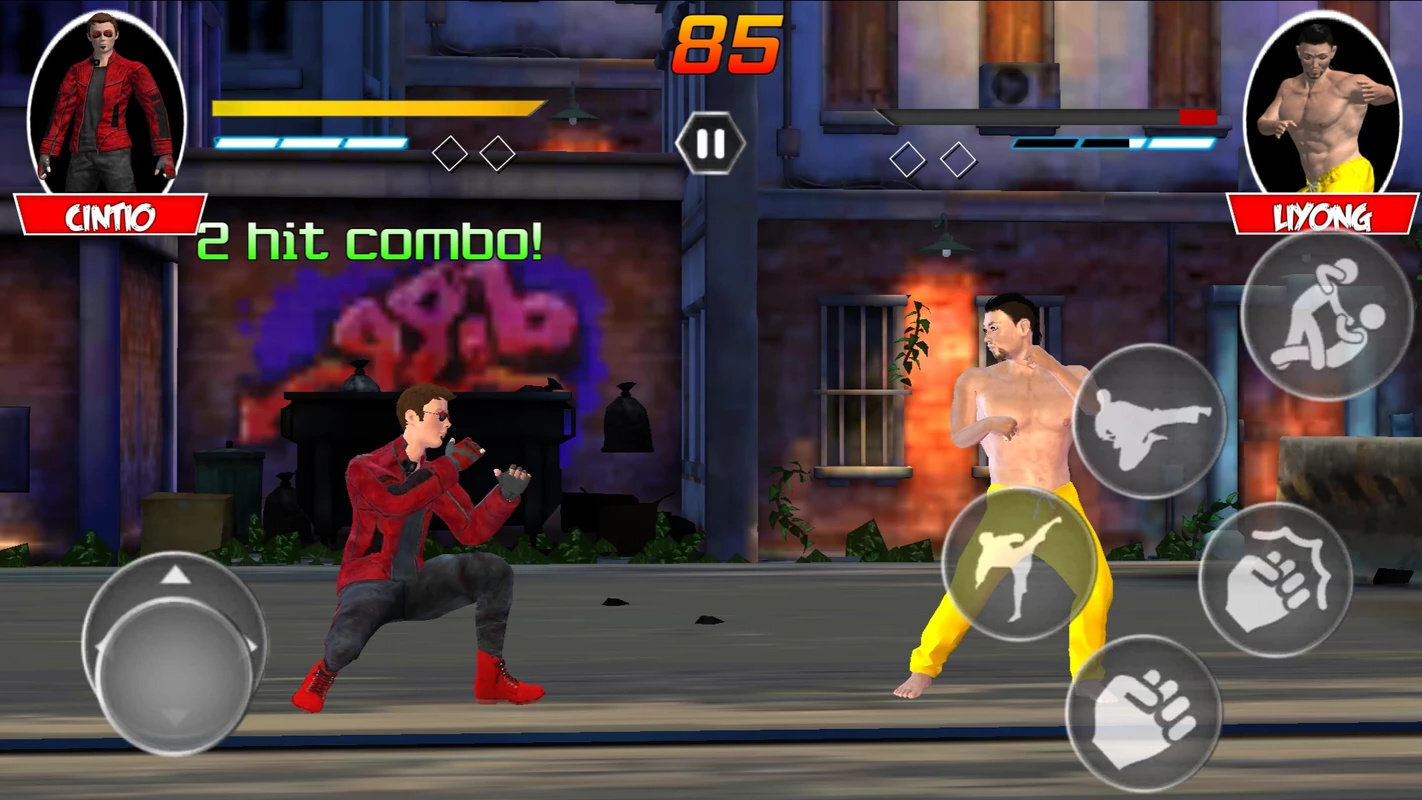
Task: Throw a basic fist punch
Action: tap(1143, 713)
